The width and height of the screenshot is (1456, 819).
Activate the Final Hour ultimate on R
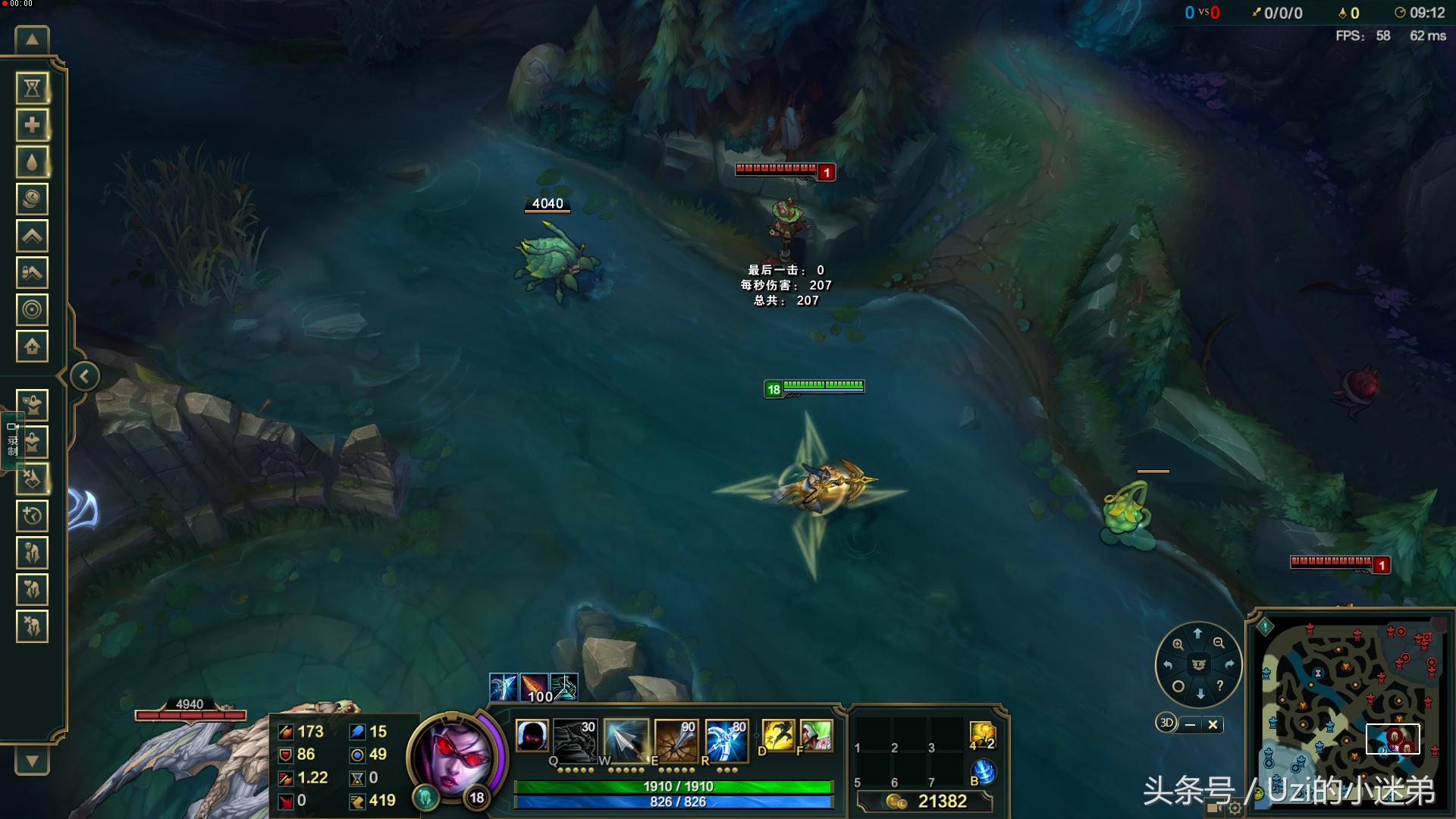click(726, 738)
